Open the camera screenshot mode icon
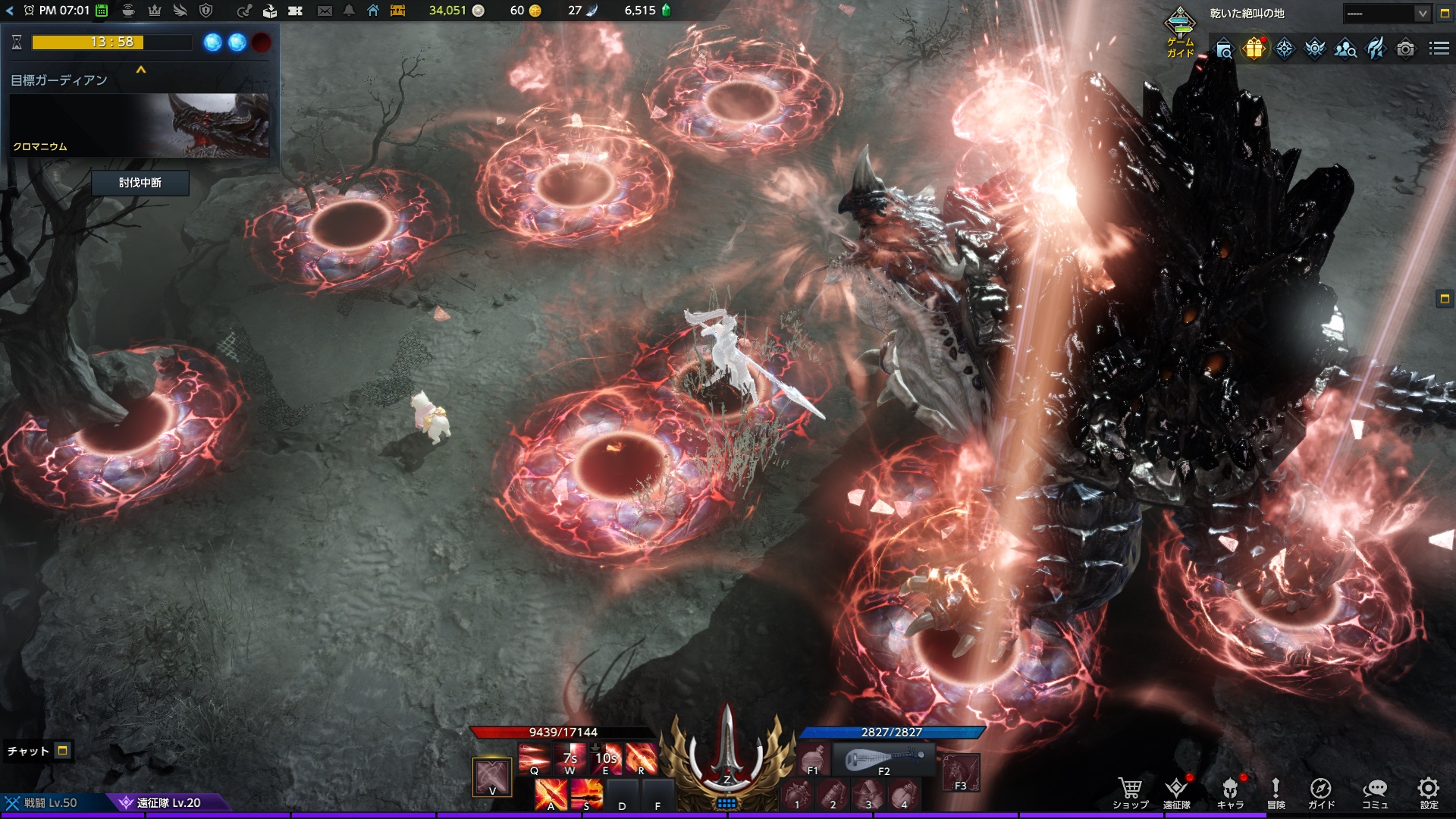This screenshot has width=1456, height=819. tap(1405, 49)
